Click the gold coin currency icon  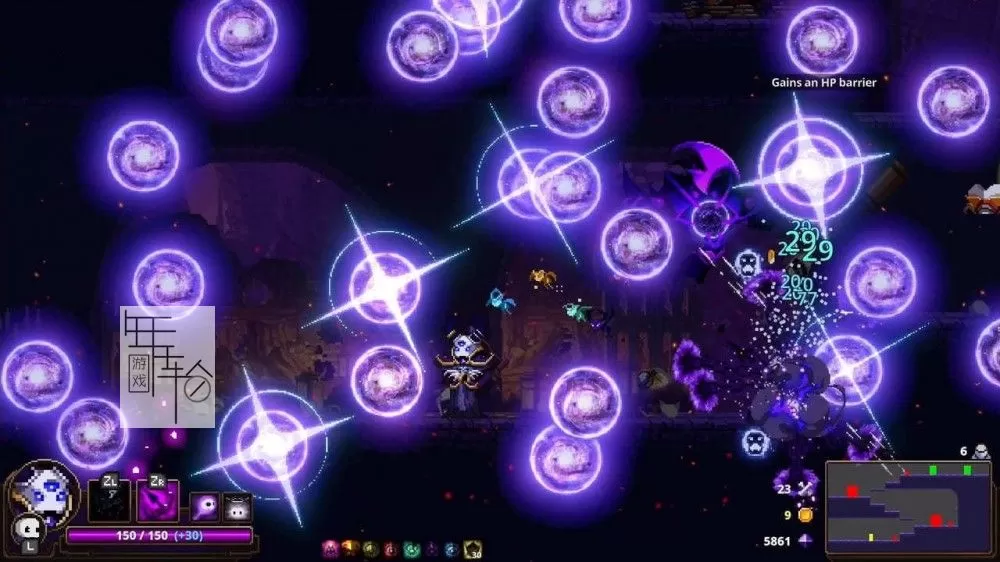[x=805, y=515]
